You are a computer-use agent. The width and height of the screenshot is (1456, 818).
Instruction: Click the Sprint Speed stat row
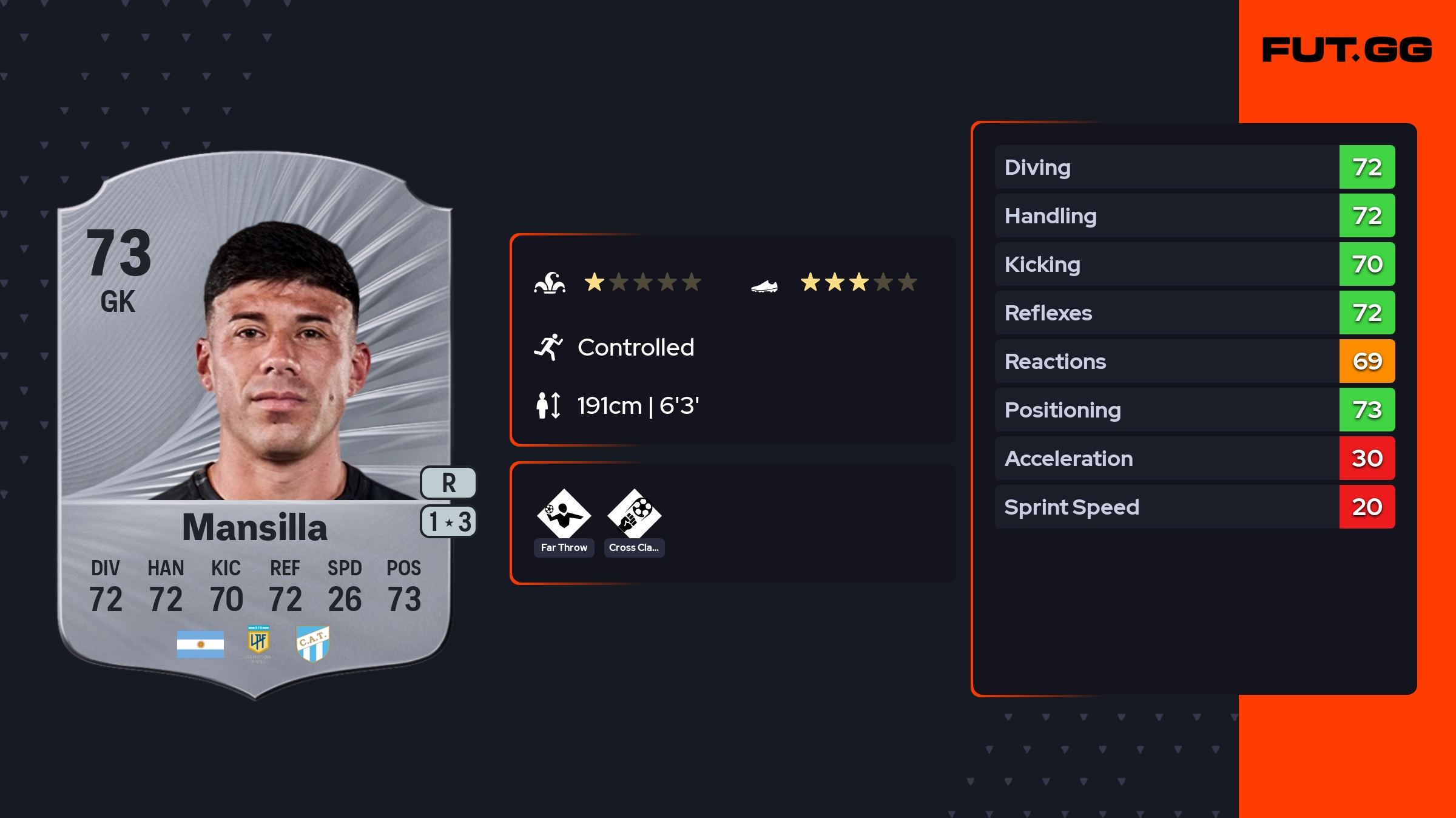tap(1195, 507)
